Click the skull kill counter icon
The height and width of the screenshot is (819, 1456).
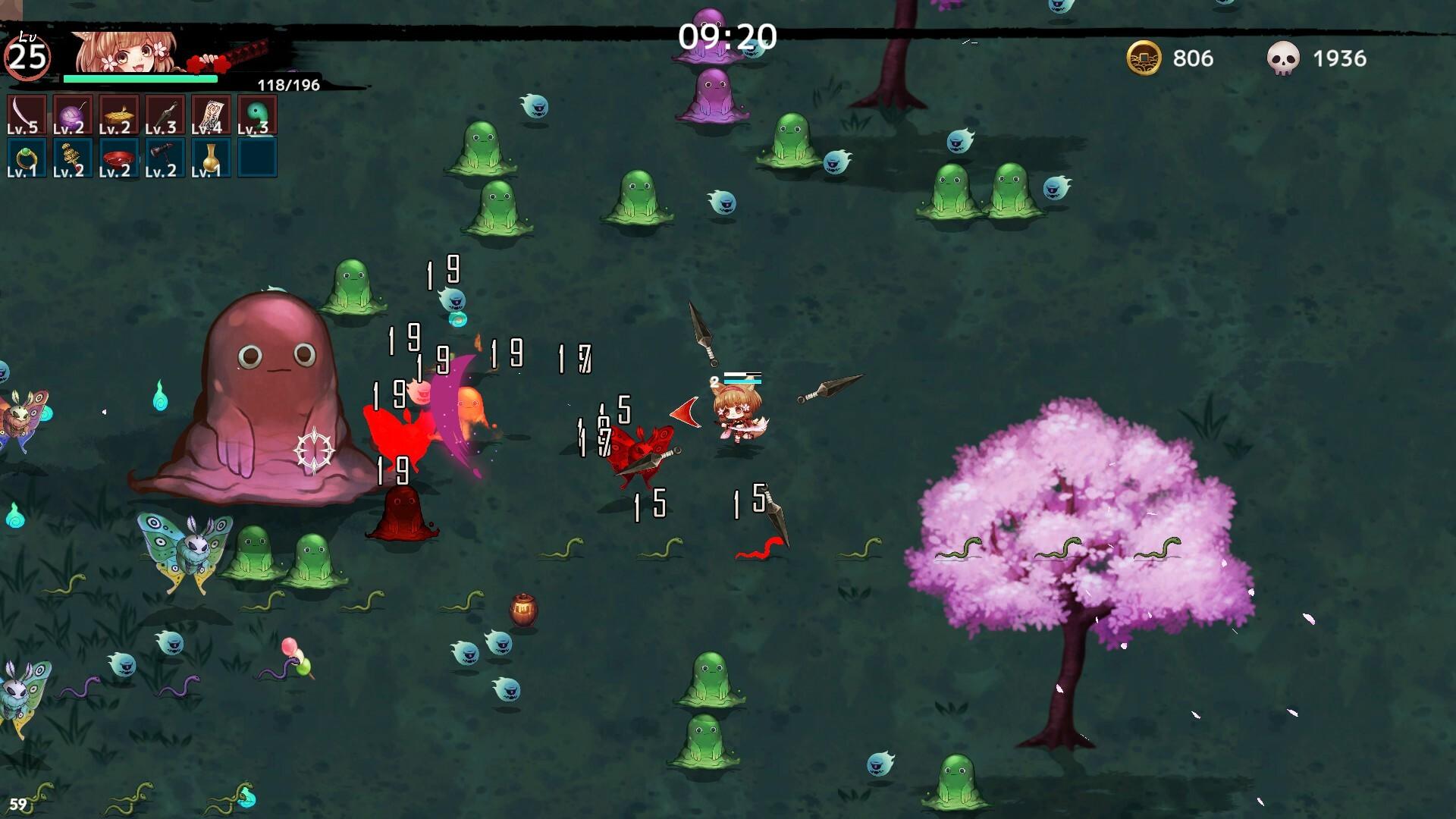[x=1283, y=58]
